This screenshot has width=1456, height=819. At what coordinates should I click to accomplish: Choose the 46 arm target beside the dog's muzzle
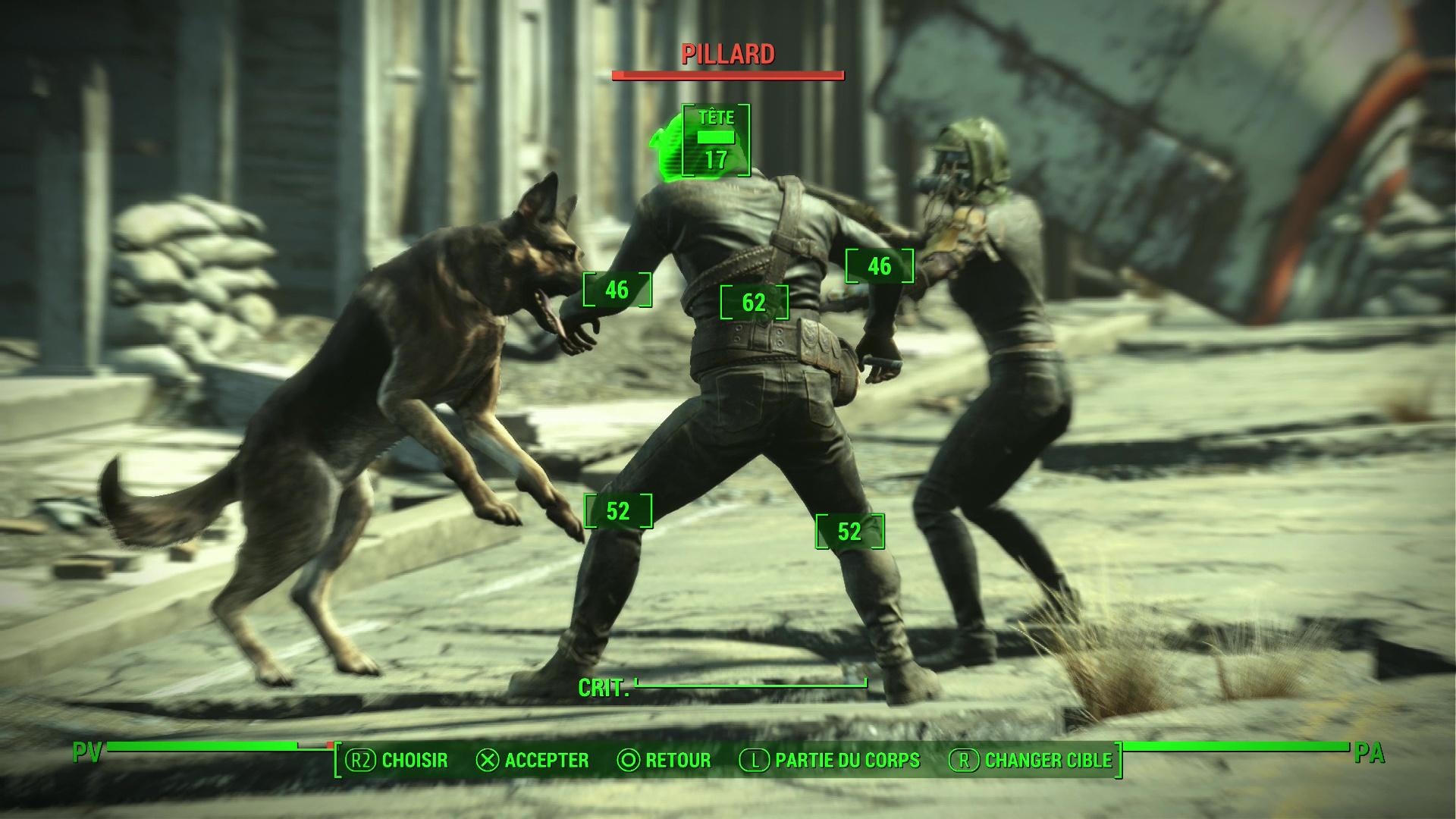(617, 290)
